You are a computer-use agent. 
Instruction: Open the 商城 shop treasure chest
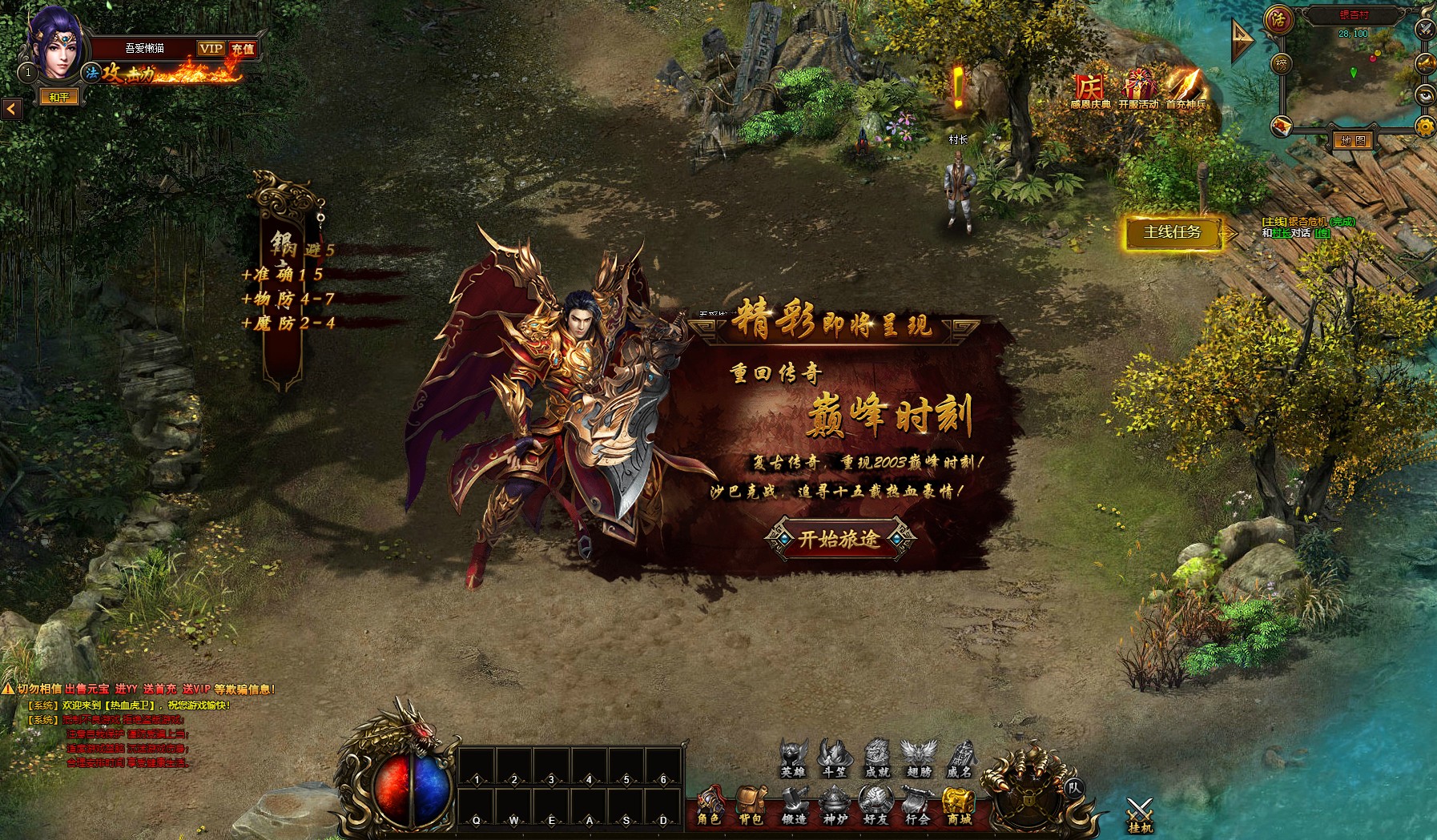point(959,804)
